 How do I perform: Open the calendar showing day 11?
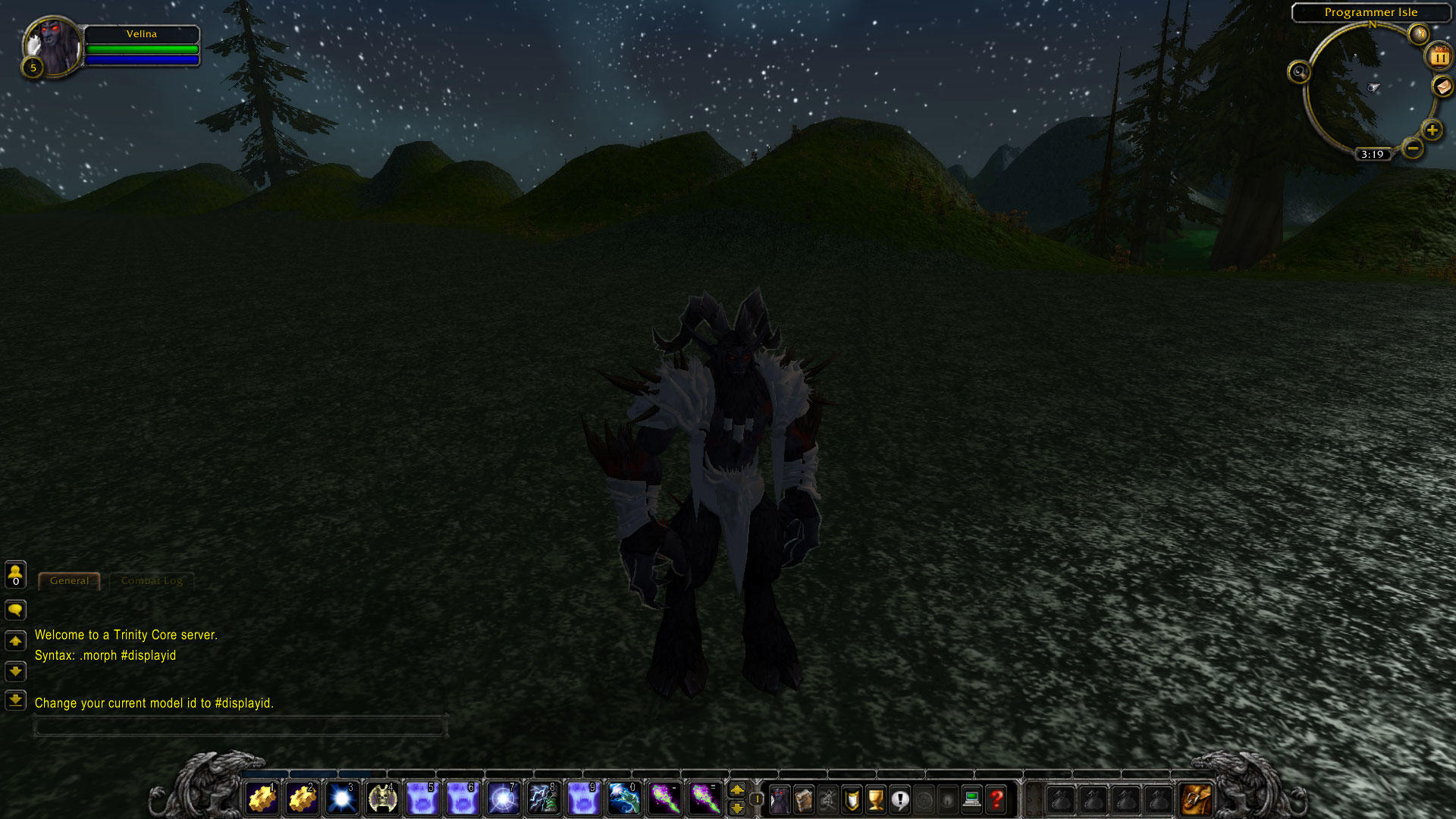1439,57
